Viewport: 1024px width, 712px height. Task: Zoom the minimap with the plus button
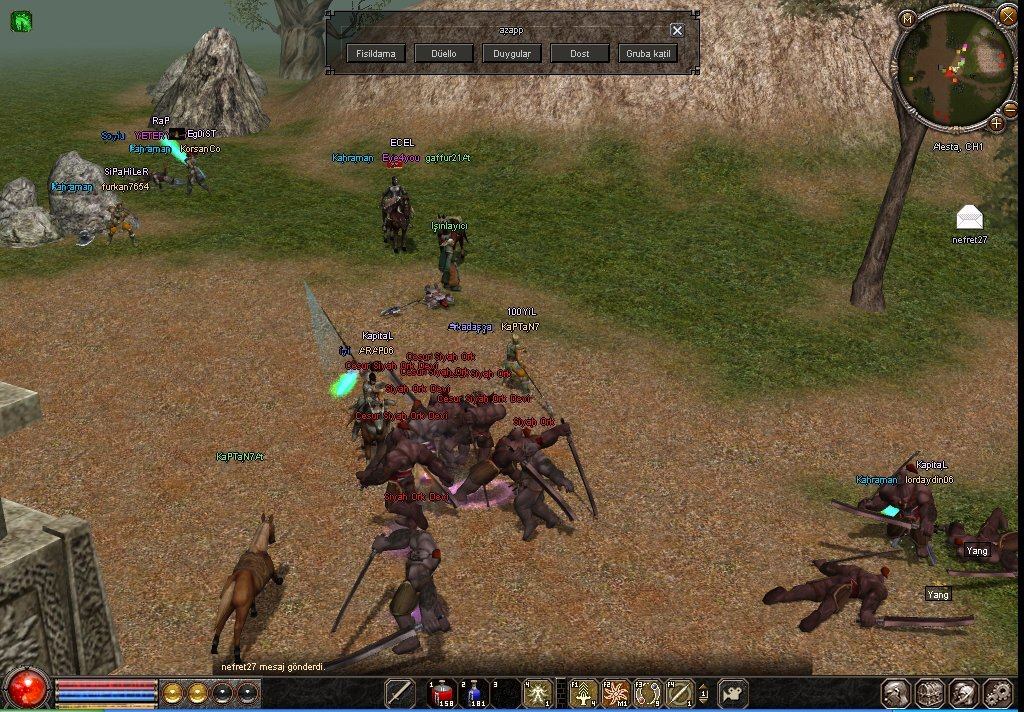coord(997,123)
